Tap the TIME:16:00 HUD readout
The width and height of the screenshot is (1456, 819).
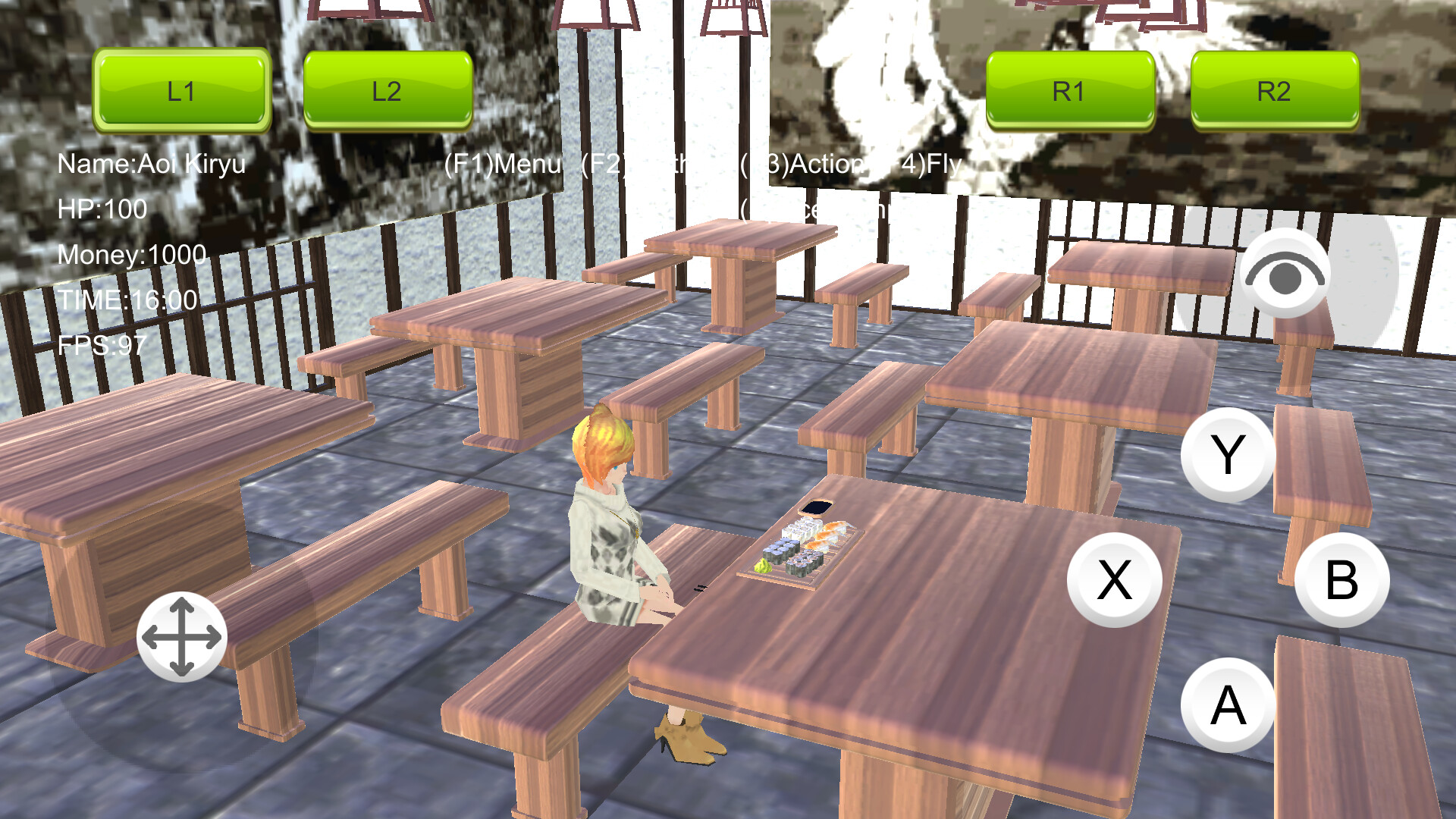pyautogui.click(x=126, y=300)
